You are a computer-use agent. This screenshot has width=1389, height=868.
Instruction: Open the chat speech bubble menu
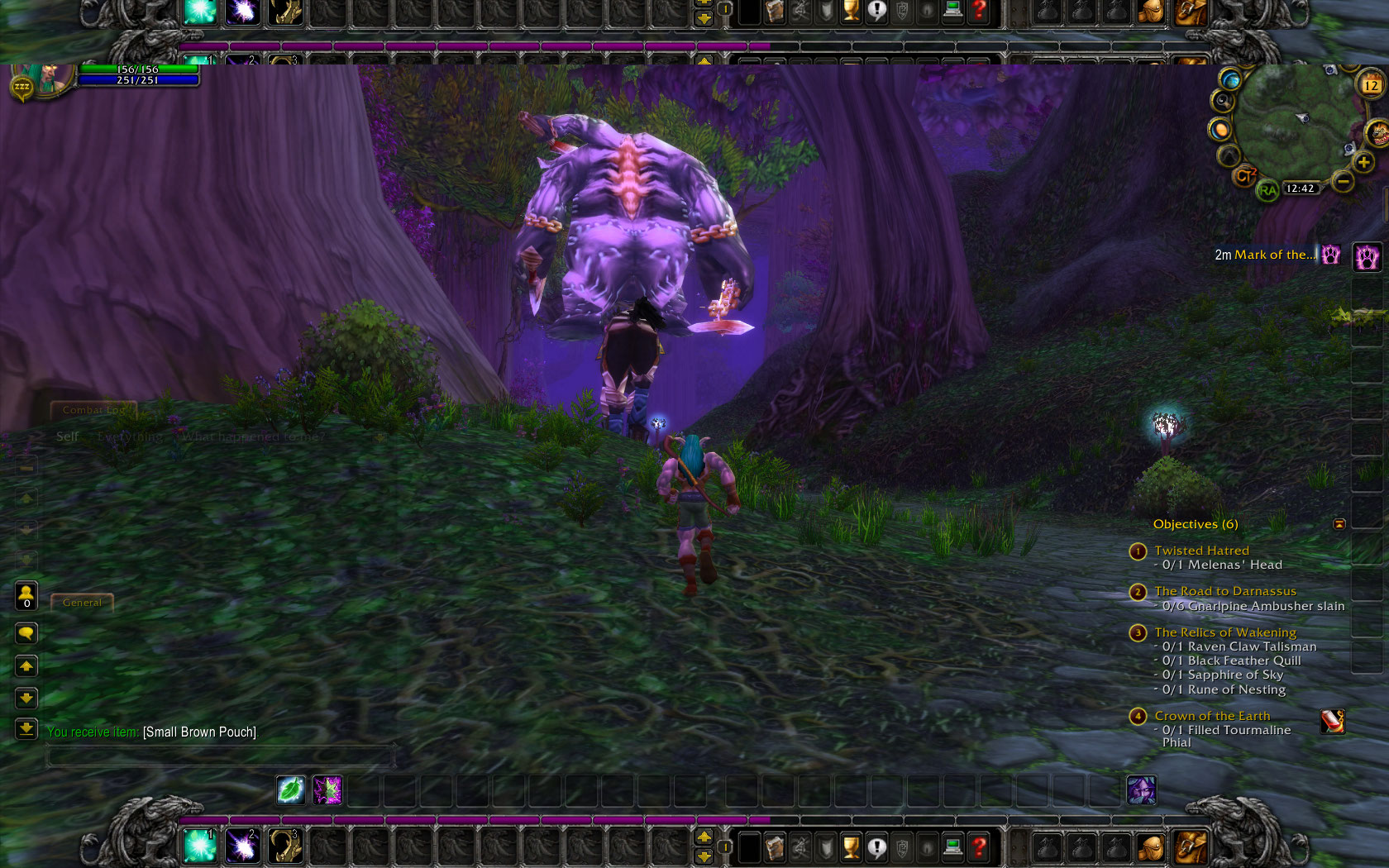point(26,634)
